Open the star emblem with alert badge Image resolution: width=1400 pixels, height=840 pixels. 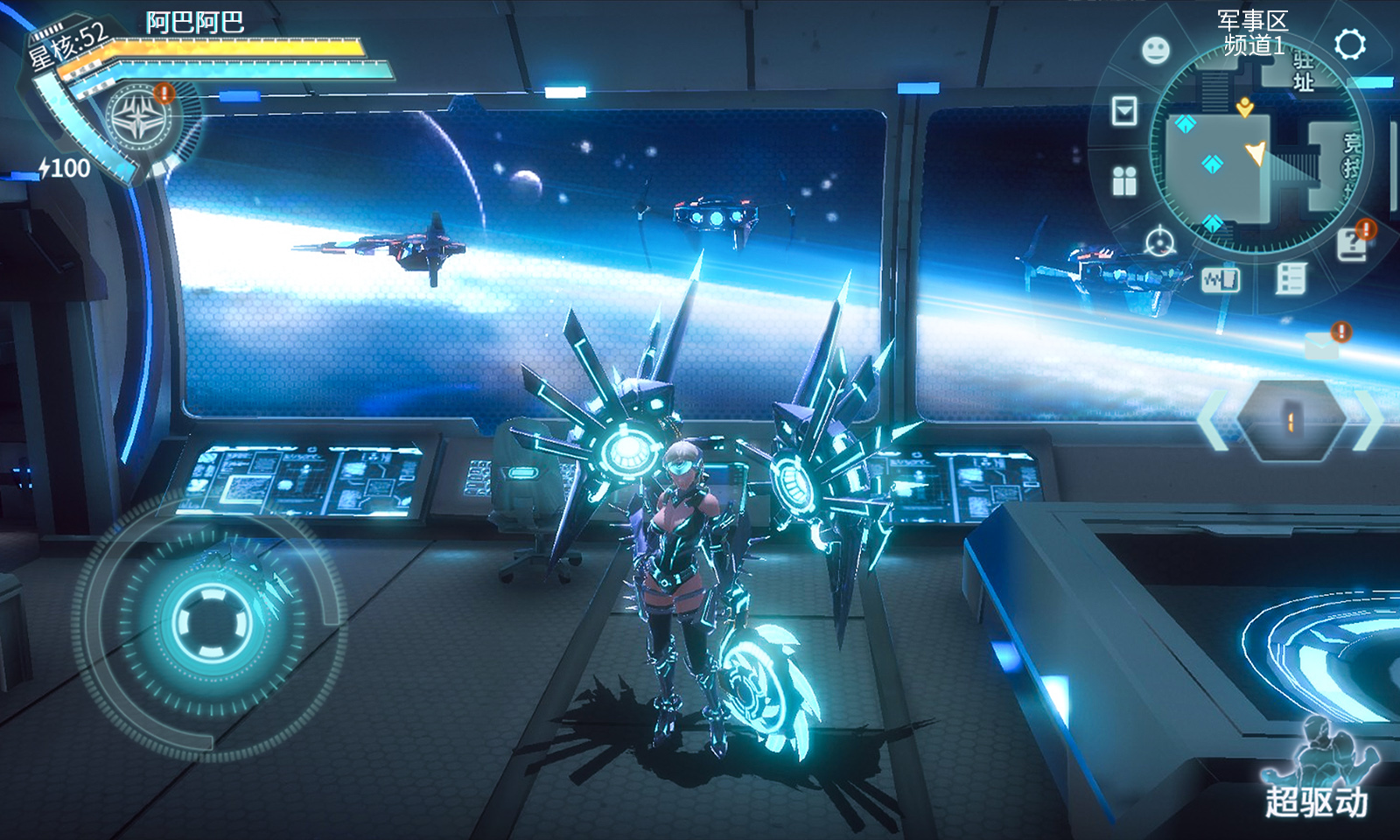tap(138, 120)
